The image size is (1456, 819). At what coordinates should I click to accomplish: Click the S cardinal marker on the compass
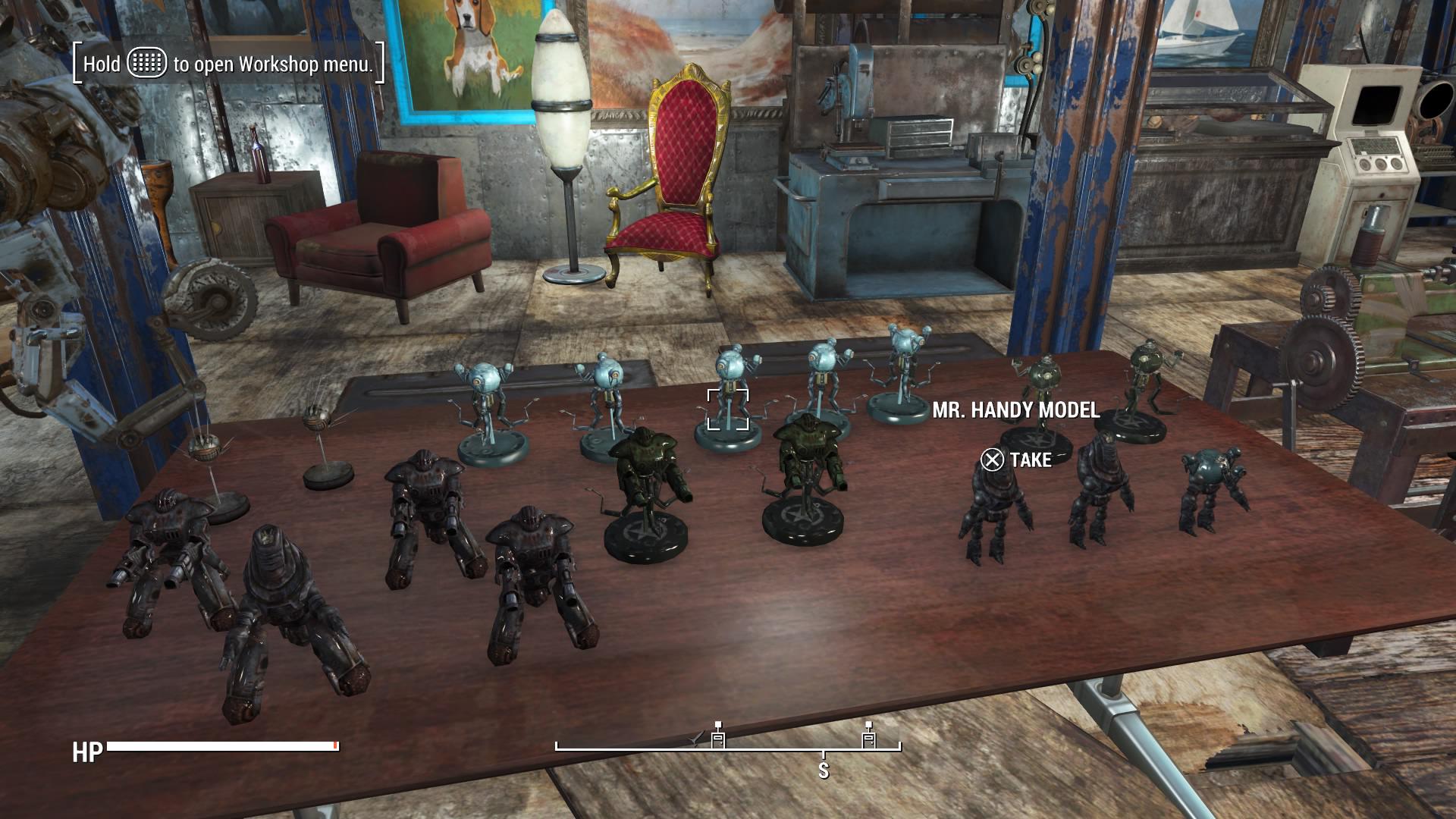pyautogui.click(x=823, y=770)
